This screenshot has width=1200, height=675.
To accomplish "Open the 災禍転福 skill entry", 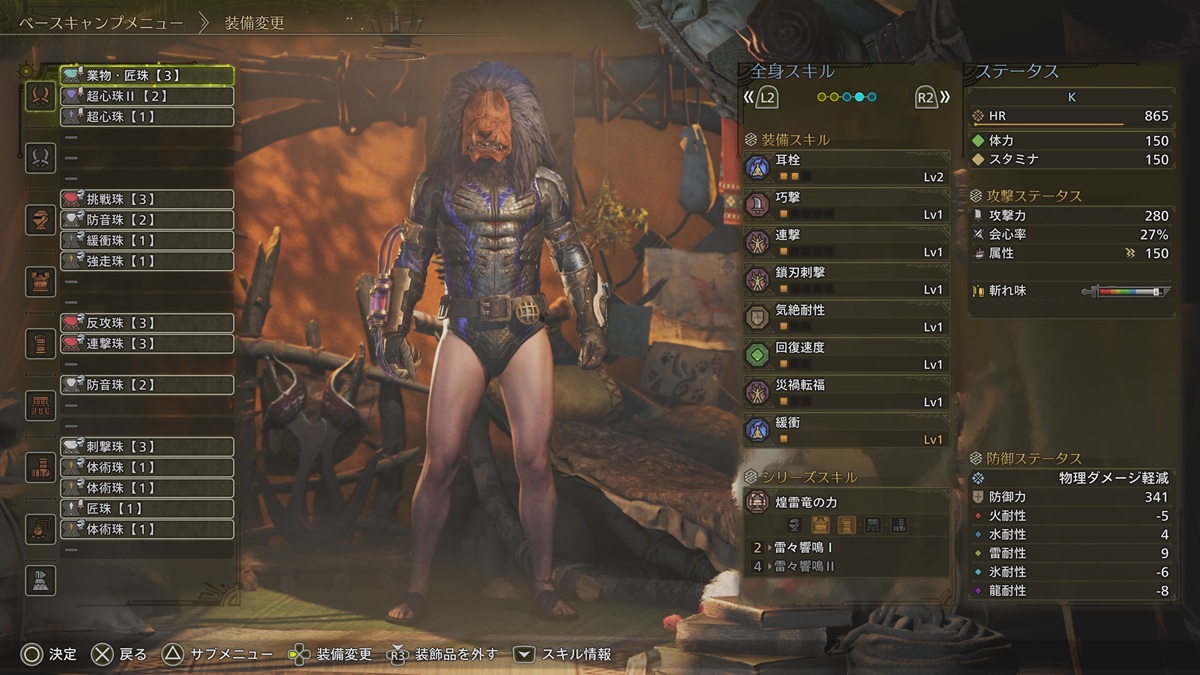I will pyautogui.click(x=847, y=392).
